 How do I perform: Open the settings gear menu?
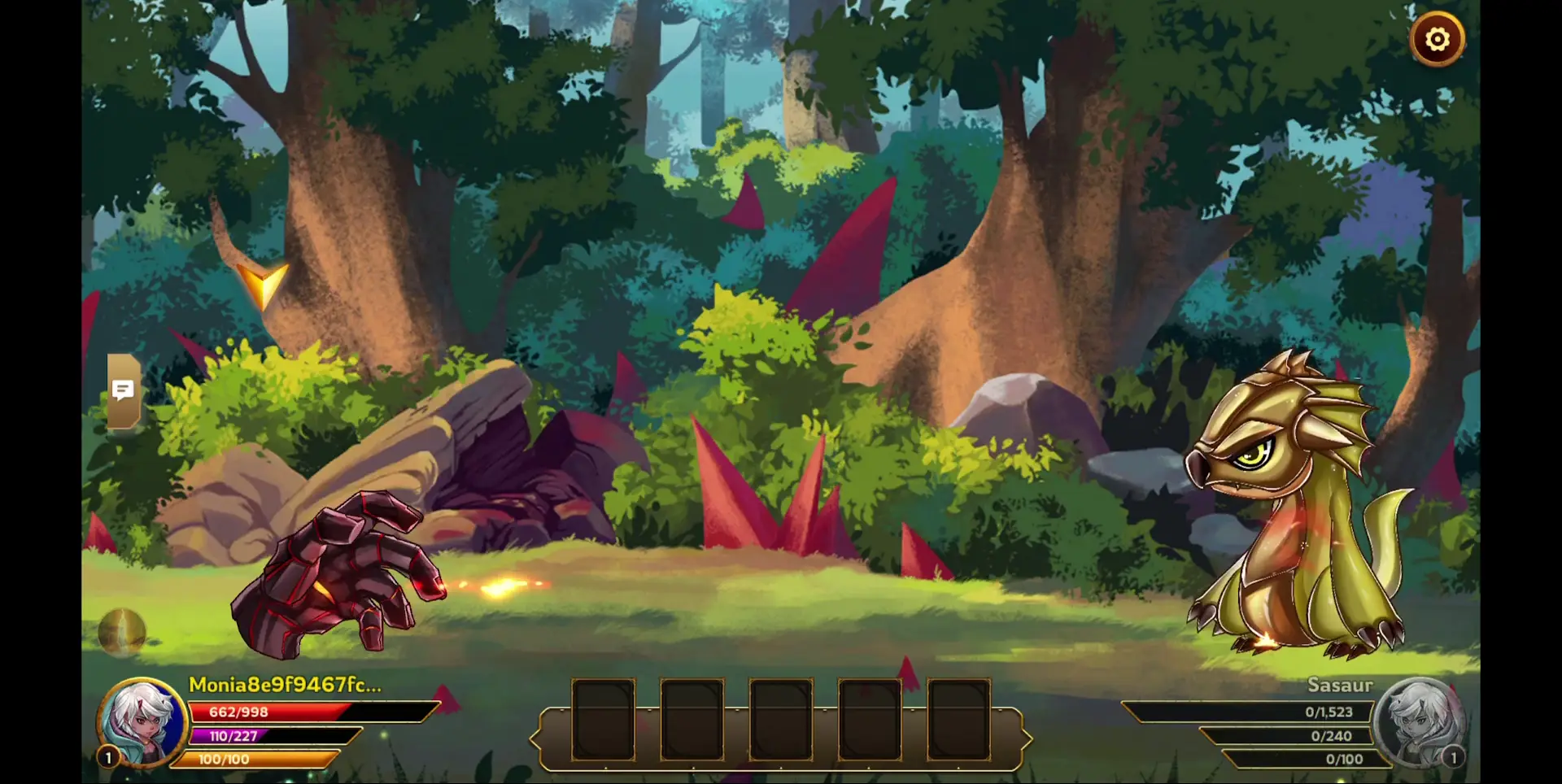[x=1437, y=37]
